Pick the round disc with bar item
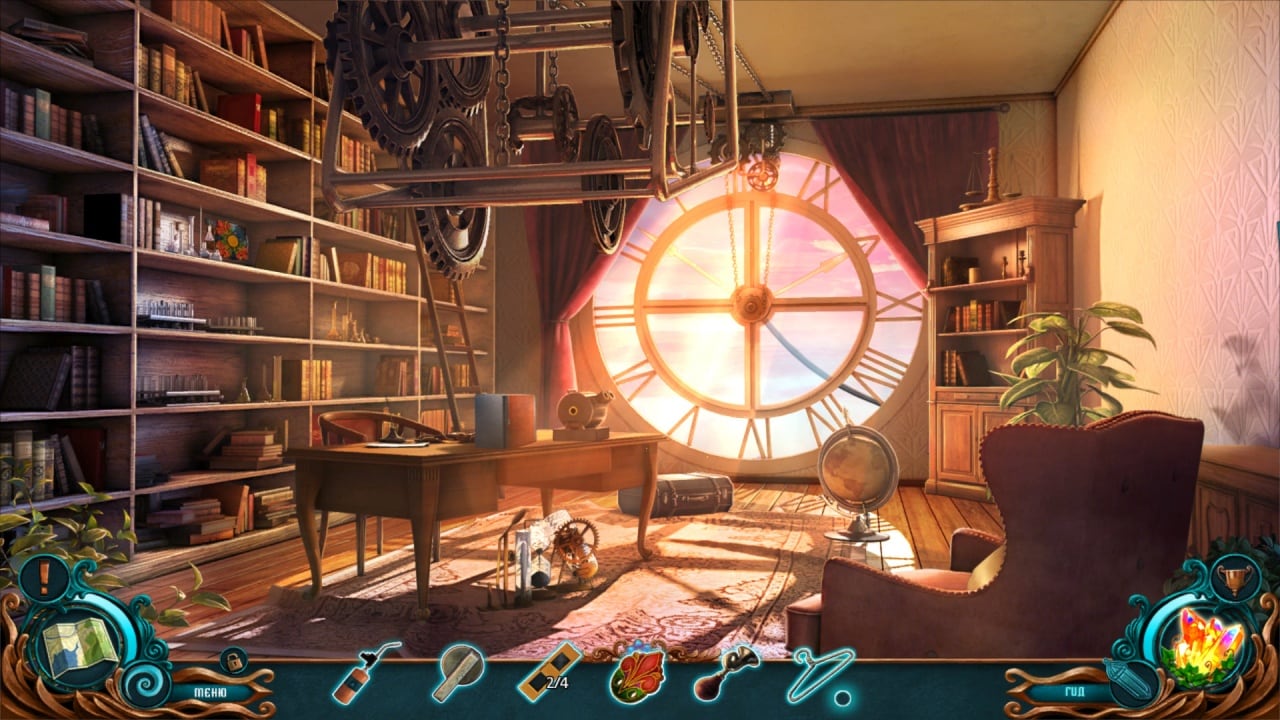 (459, 672)
